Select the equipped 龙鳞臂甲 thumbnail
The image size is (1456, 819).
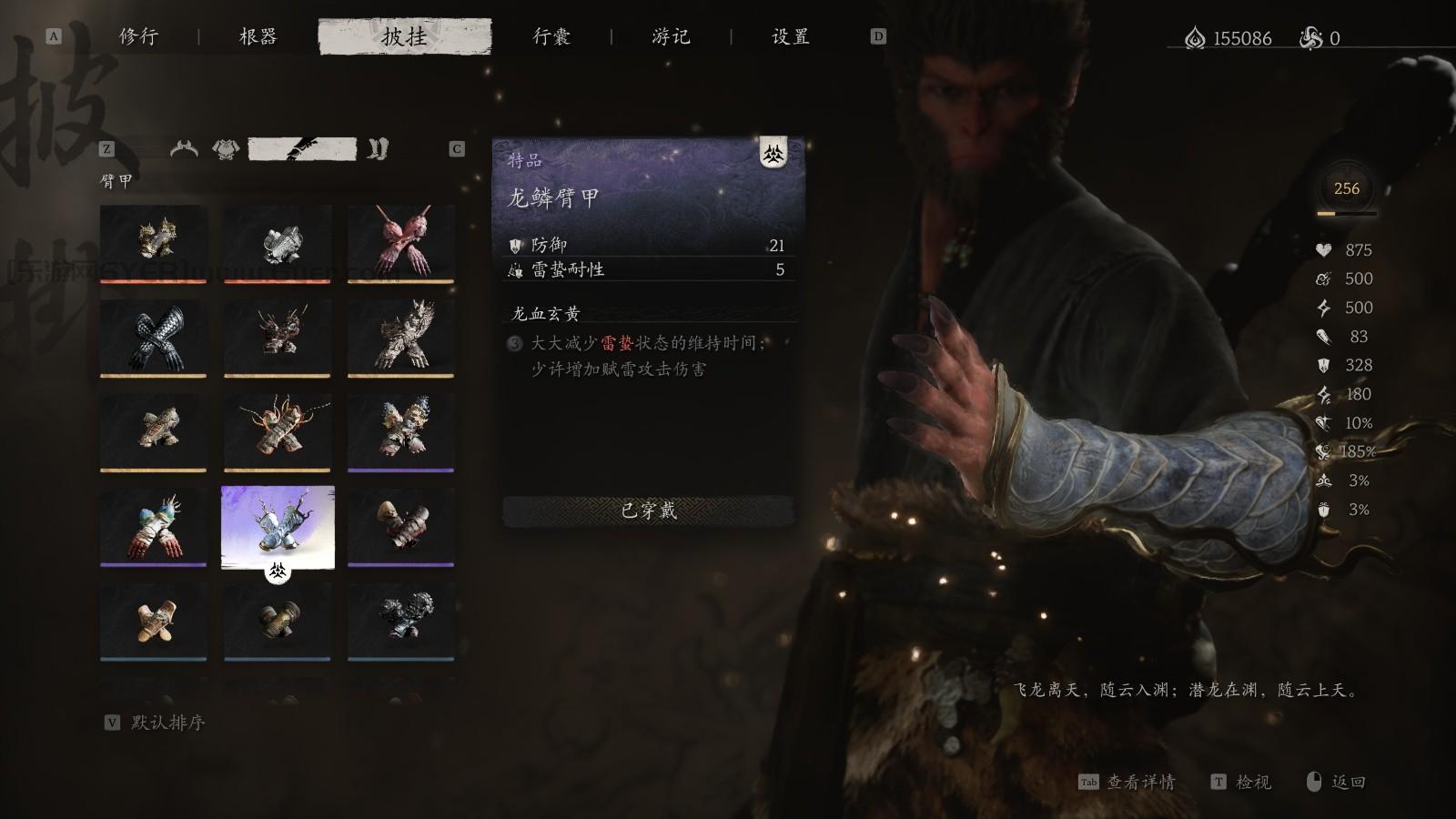(x=277, y=526)
